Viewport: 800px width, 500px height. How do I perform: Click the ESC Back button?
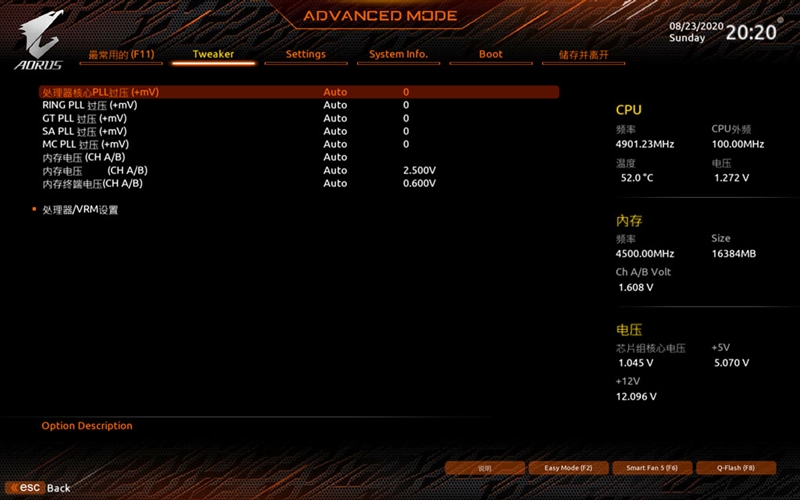tap(44, 487)
